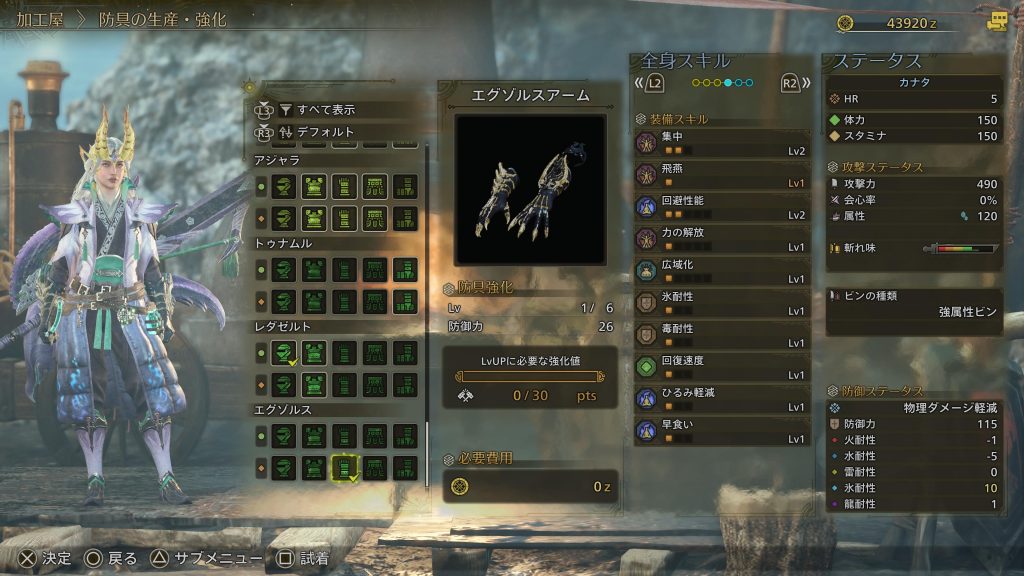This screenshot has height=576, width=1024.
Task: Select the 集中 skill row
Action: (722, 143)
